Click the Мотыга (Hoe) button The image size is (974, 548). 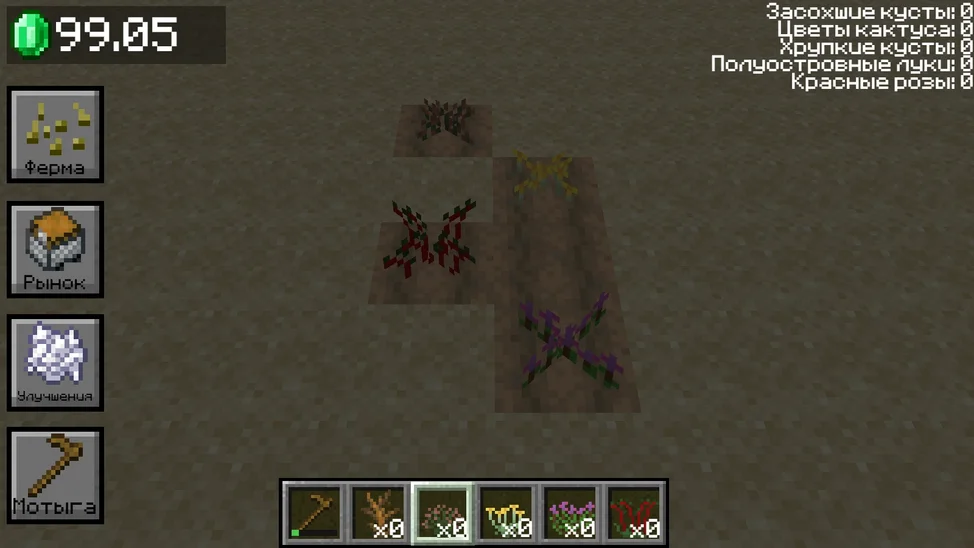56,476
